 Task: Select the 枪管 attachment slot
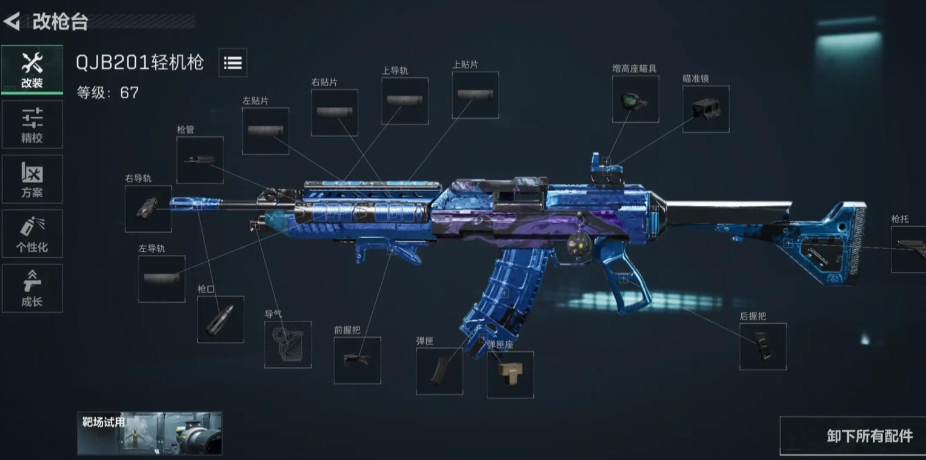(x=200, y=159)
